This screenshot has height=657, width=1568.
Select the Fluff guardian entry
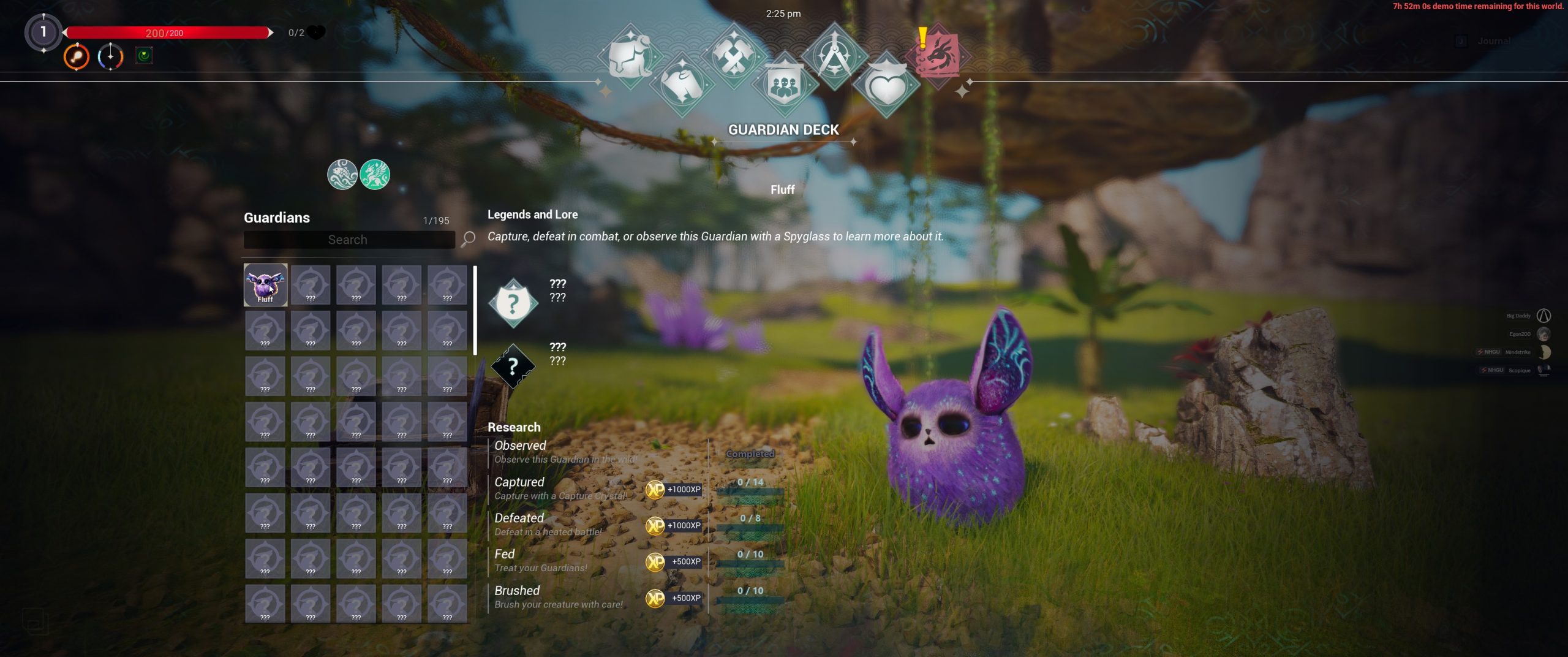[x=265, y=285]
